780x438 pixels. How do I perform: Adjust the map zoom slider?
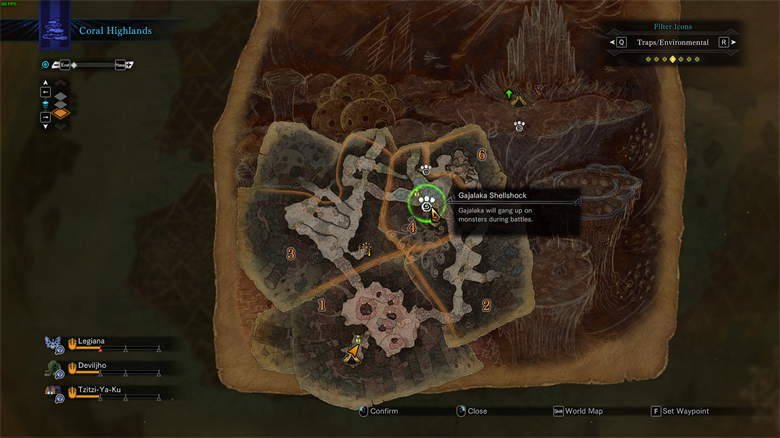(x=96, y=65)
